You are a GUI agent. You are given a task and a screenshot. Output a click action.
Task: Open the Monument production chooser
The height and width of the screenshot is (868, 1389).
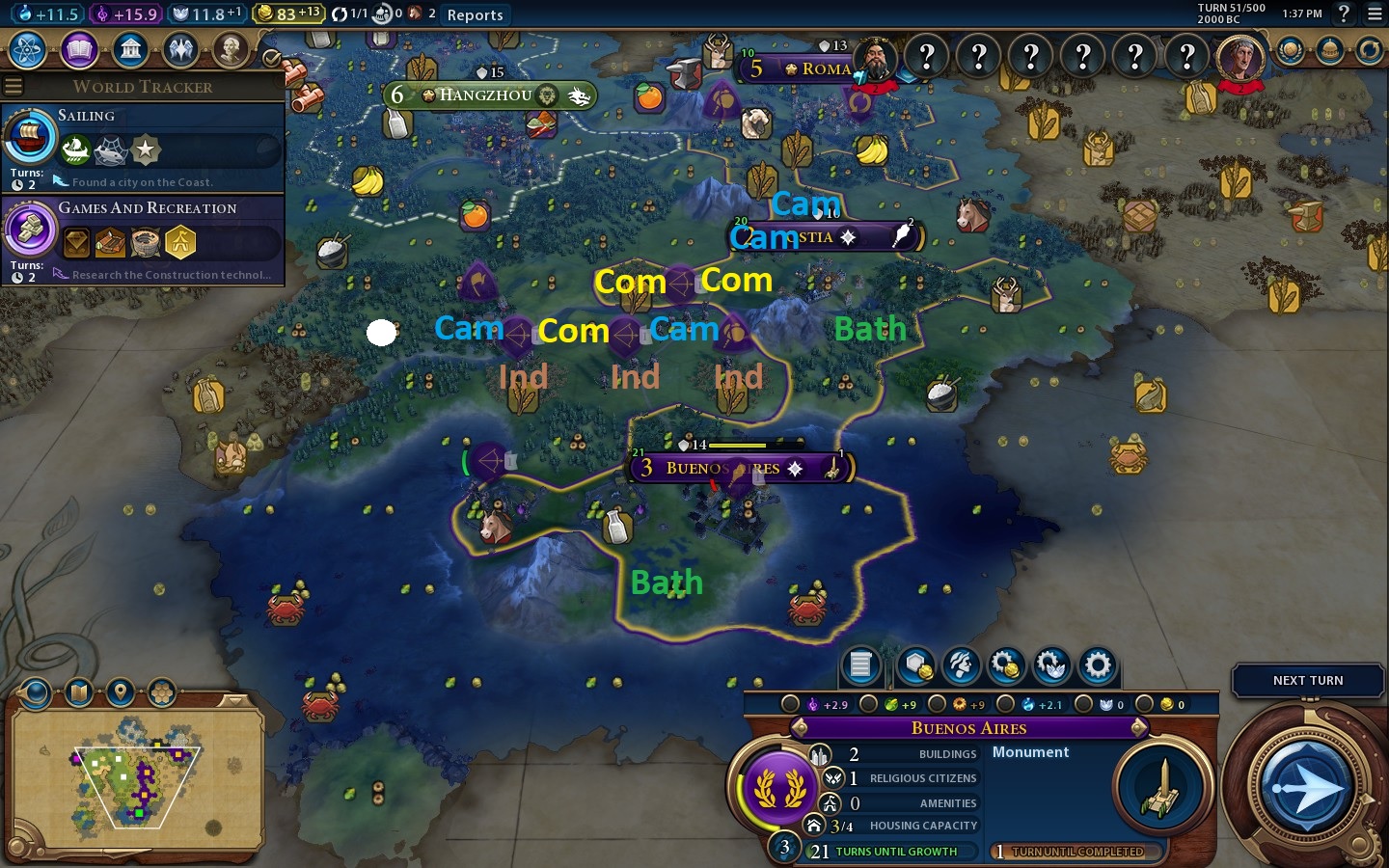coord(1162,786)
